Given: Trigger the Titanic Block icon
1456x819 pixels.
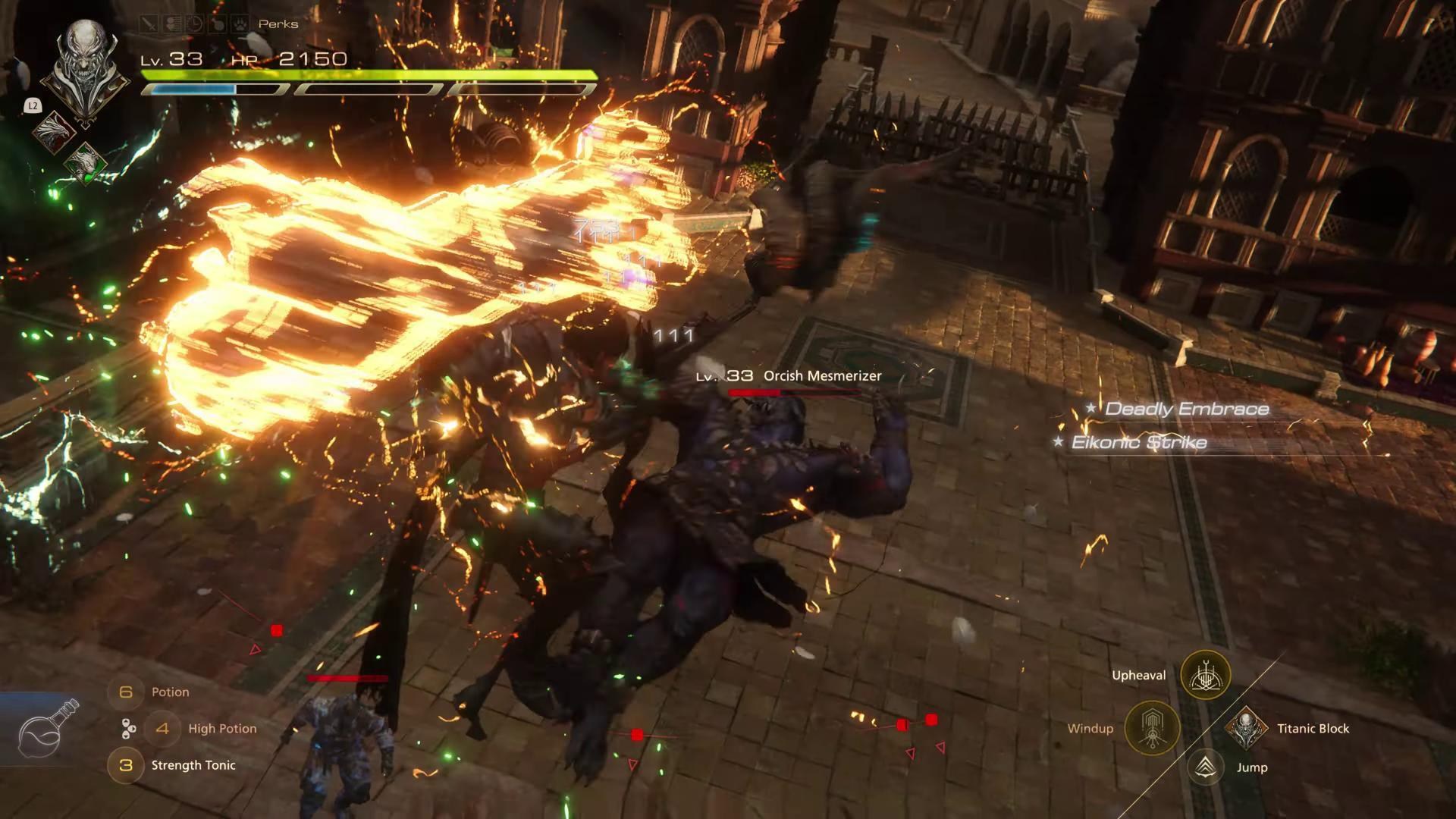Looking at the screenshot, I should [1246, 728].
